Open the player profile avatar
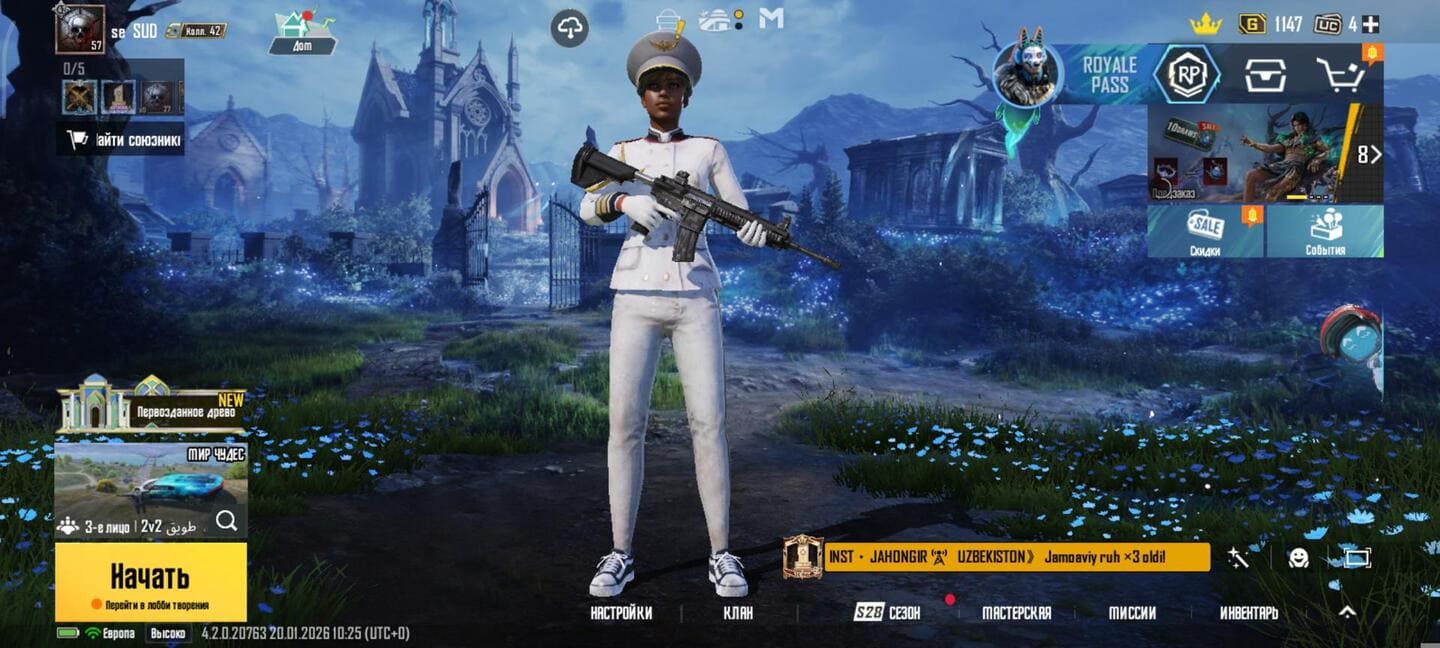 tap(80, 29)
